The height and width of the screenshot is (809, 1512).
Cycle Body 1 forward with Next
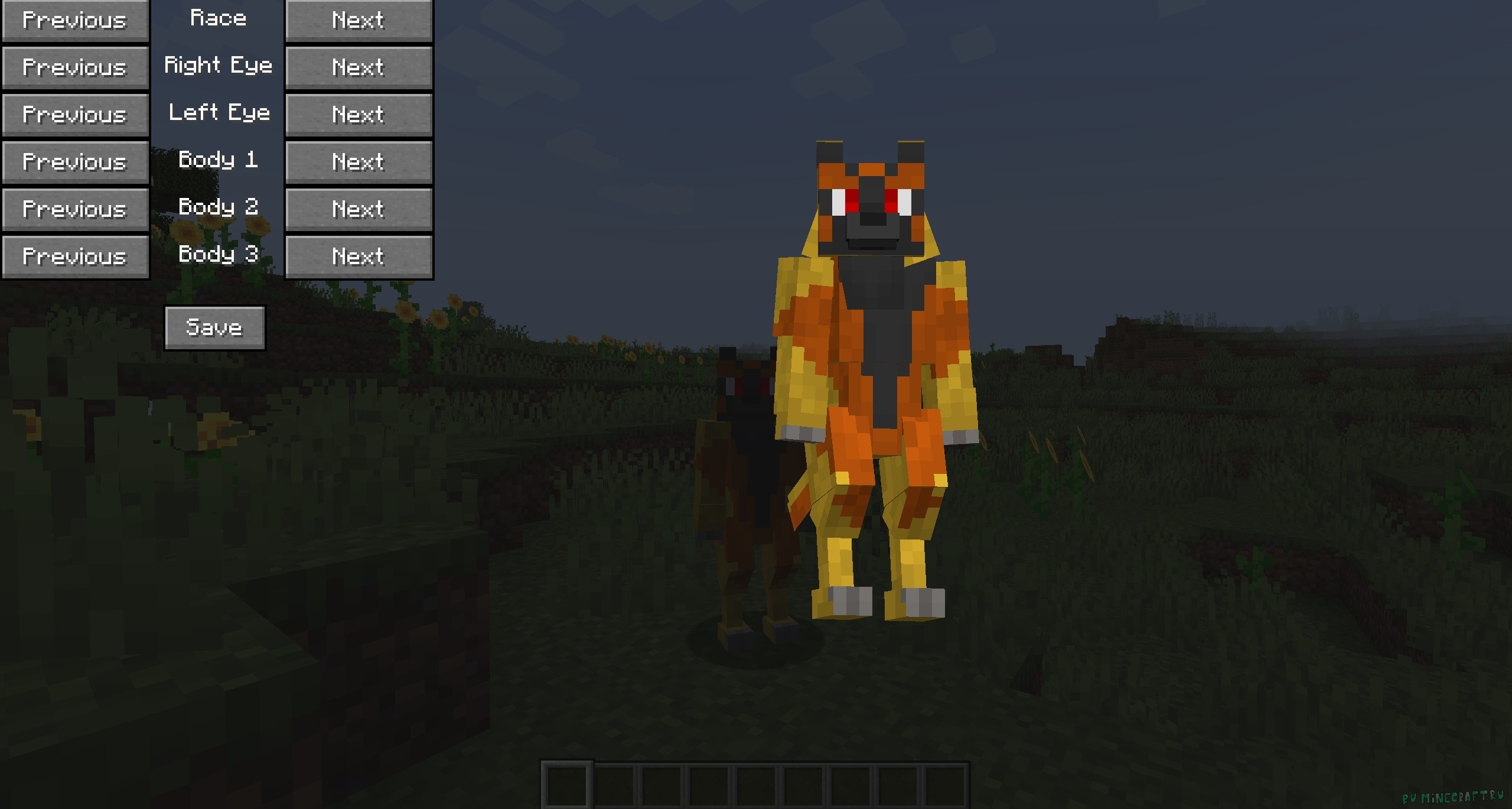(x=358, y=161)
